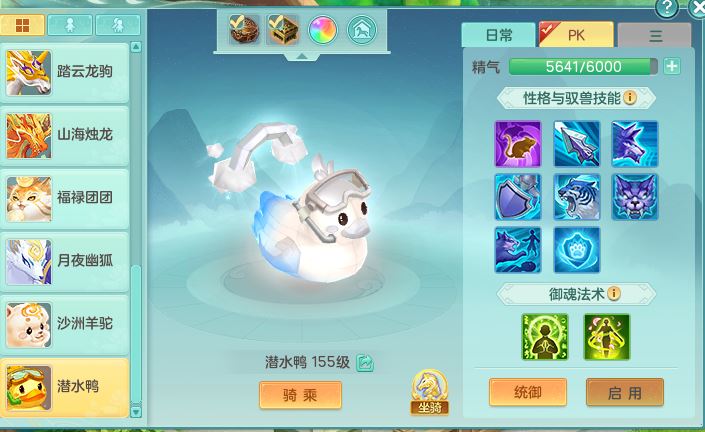The image size is (705, 432).
Task: Select the white tiger skill icon
Action: tap(577, 197)
